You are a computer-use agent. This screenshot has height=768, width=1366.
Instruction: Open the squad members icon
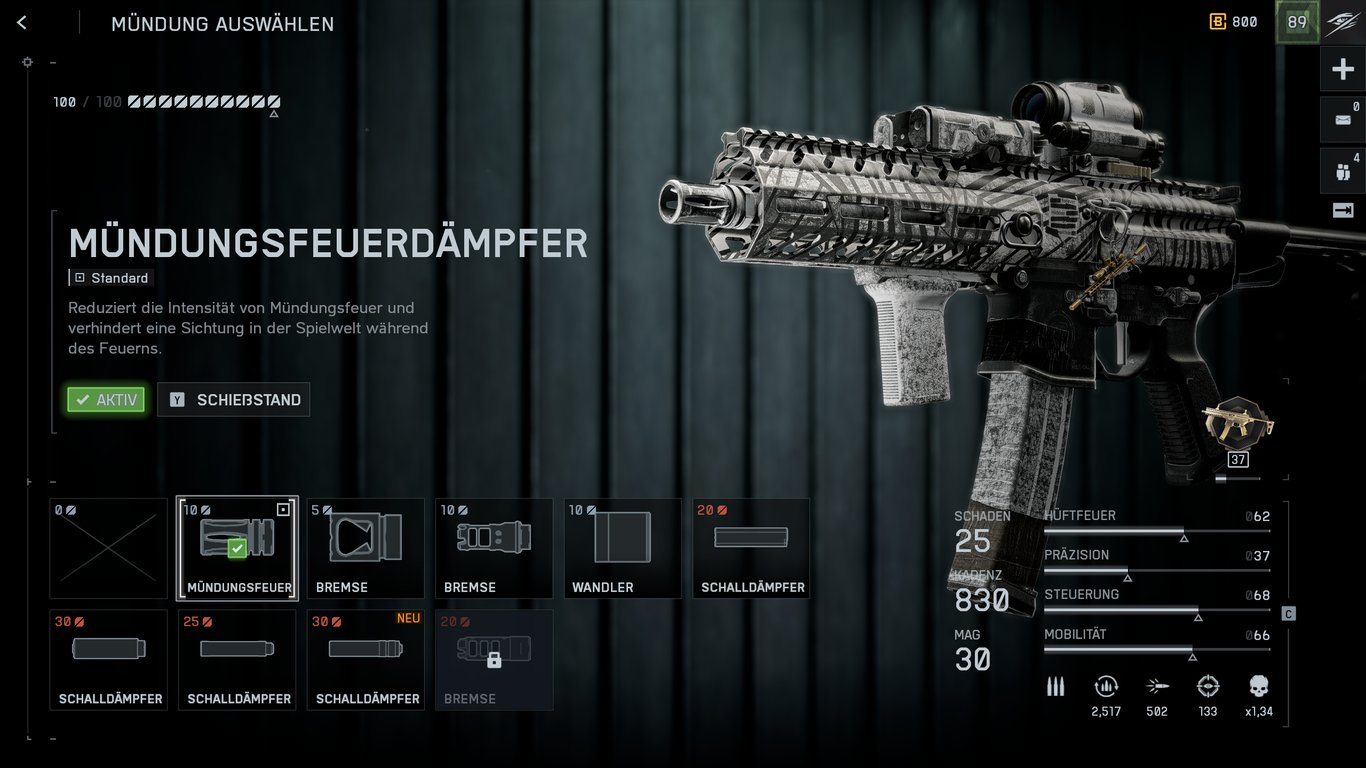tap(1342, 170)
